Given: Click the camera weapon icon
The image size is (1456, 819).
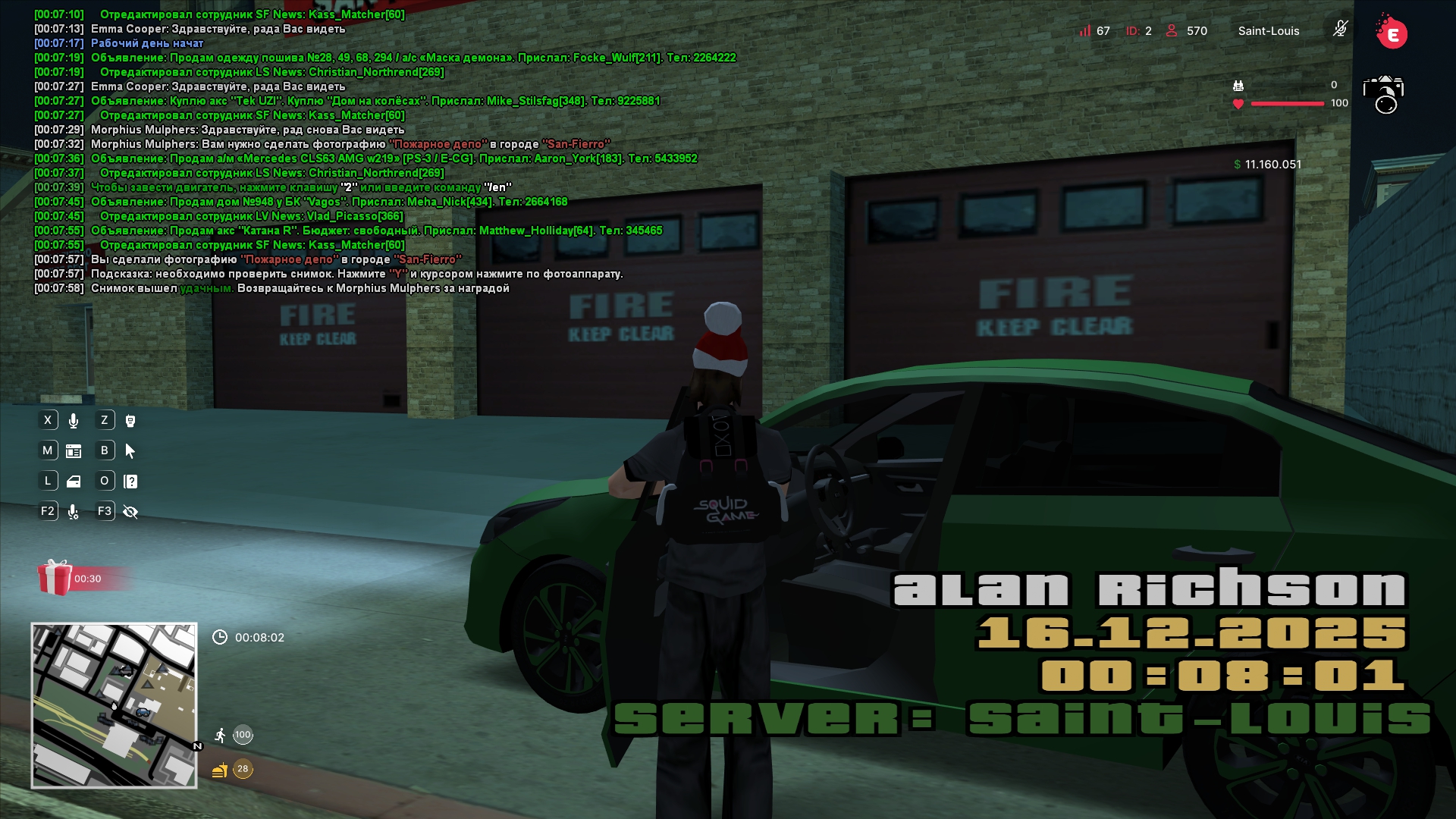Looking at the screenshot, I should click(x=1384, y=95).
